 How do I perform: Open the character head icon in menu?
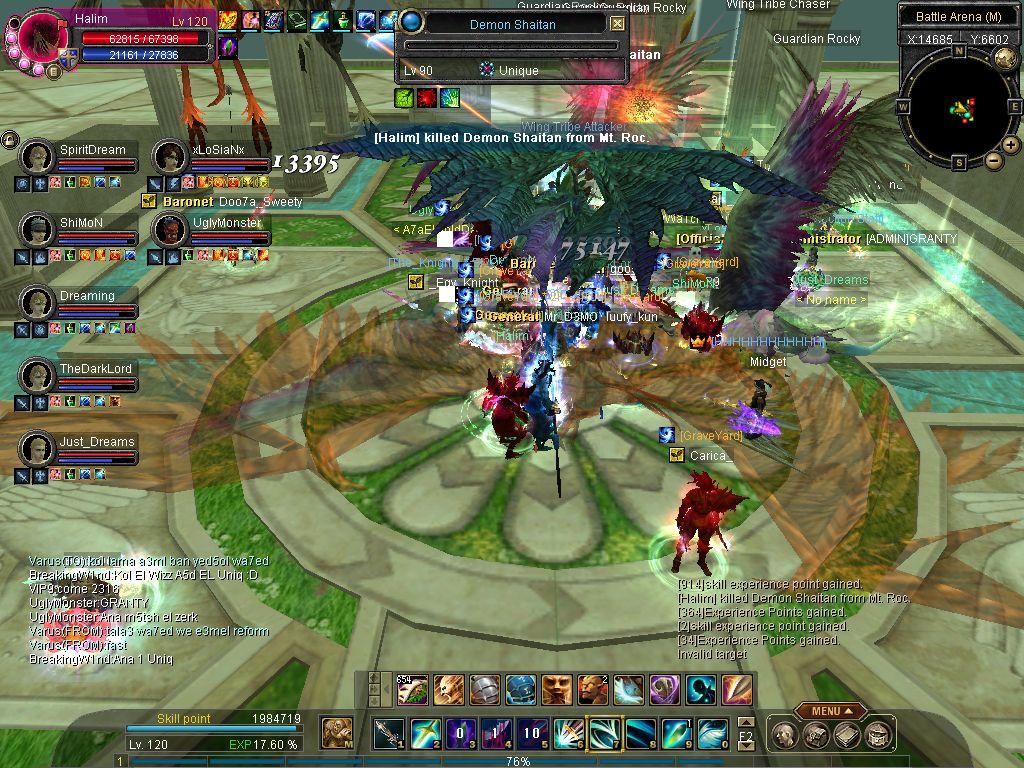click(x=786, y=736)
